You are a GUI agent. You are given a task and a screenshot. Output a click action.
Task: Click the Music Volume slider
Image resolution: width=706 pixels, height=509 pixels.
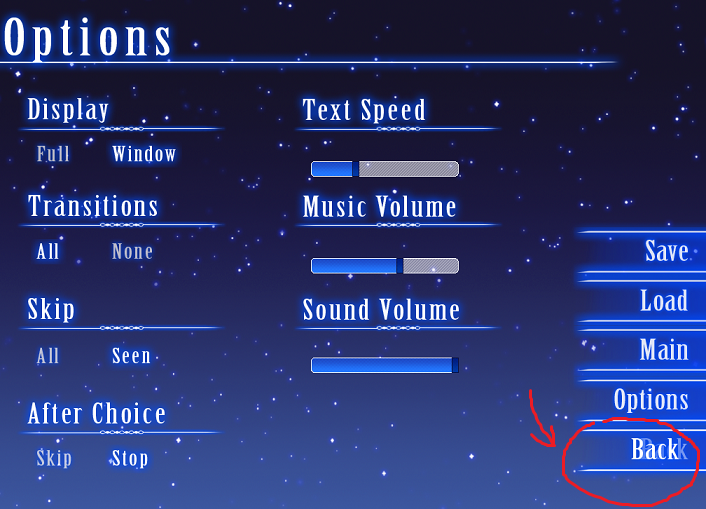coord(385,266)
